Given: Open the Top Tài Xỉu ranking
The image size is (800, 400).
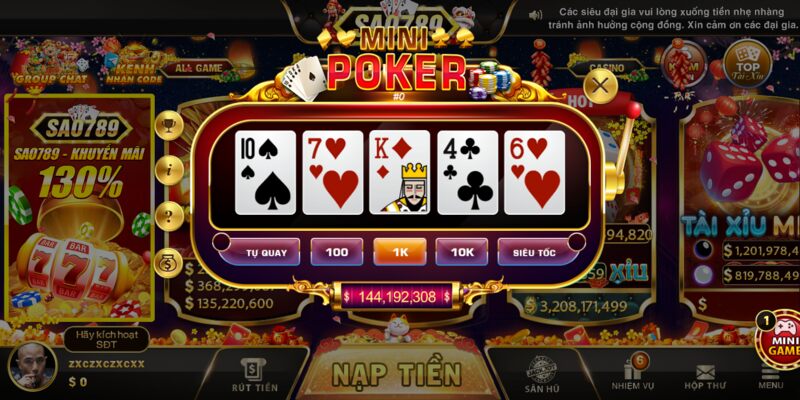Looking at the screenshot, I should pyautogui.click(x=746, y=62).
